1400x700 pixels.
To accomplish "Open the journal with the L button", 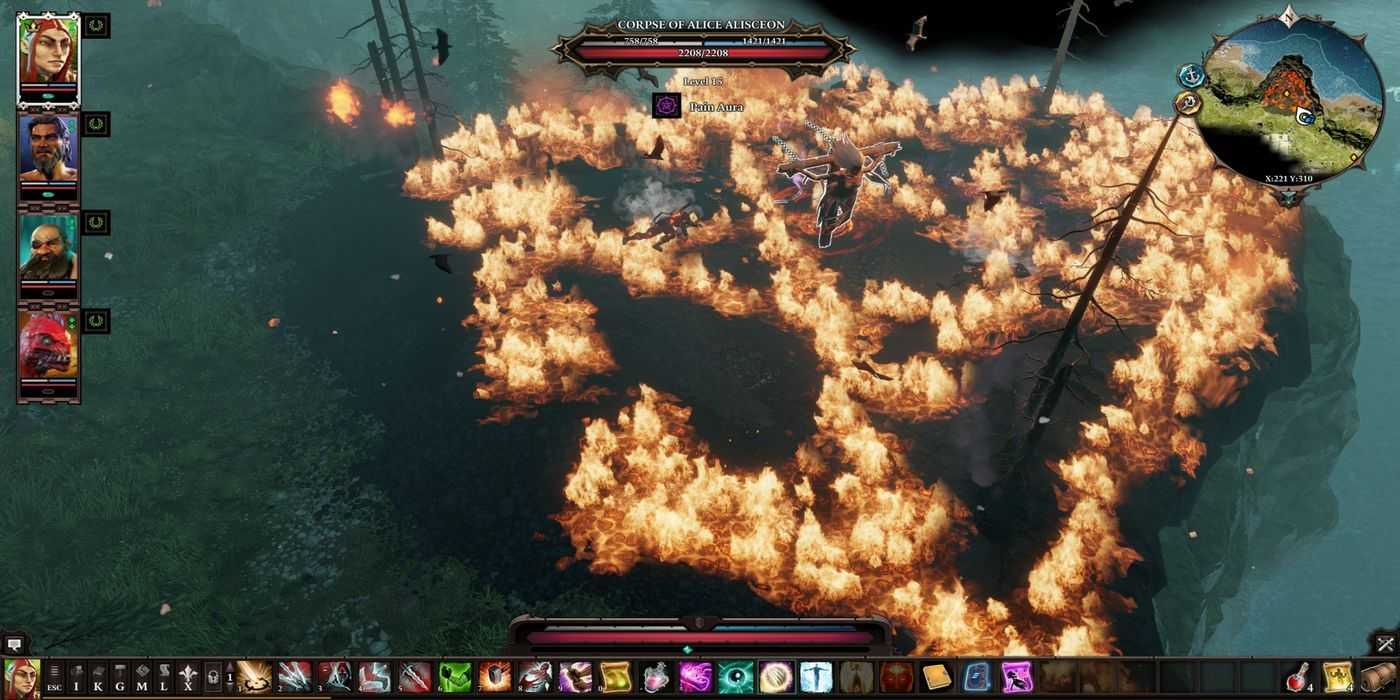I will (x=164, y=678).
